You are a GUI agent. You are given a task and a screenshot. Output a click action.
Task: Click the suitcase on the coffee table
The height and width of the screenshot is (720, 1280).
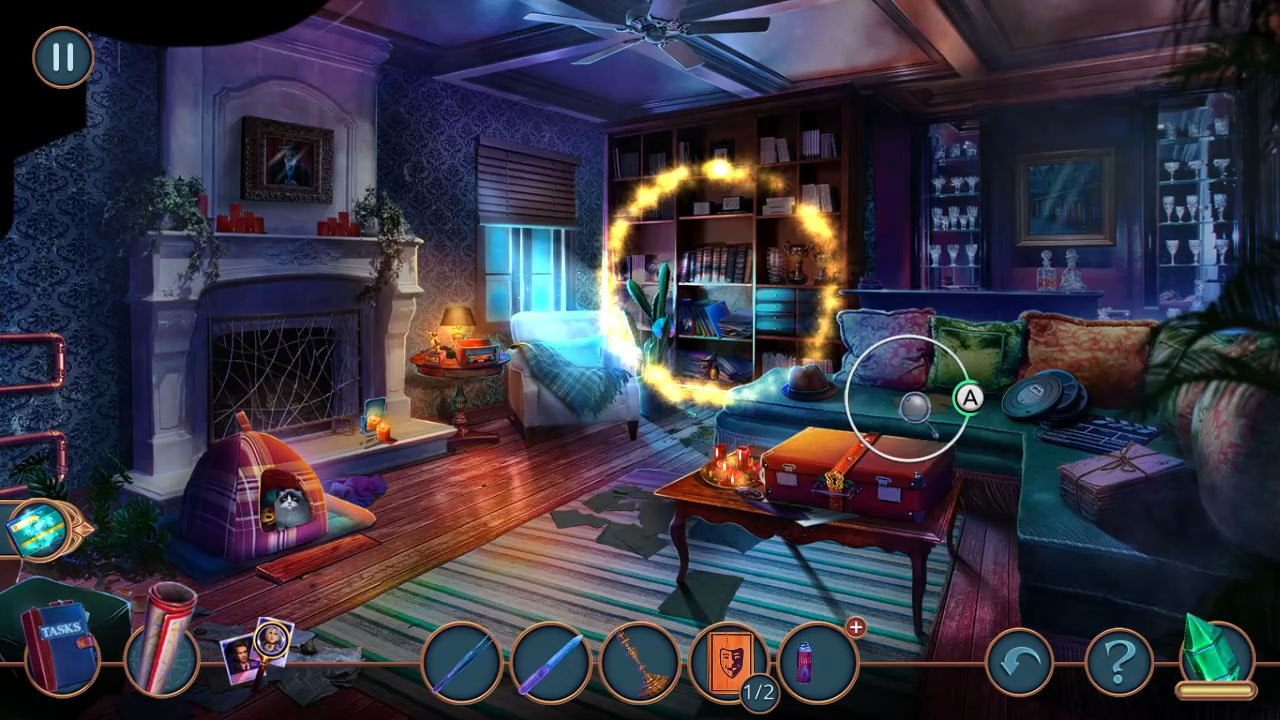click(x=843, y=480)
